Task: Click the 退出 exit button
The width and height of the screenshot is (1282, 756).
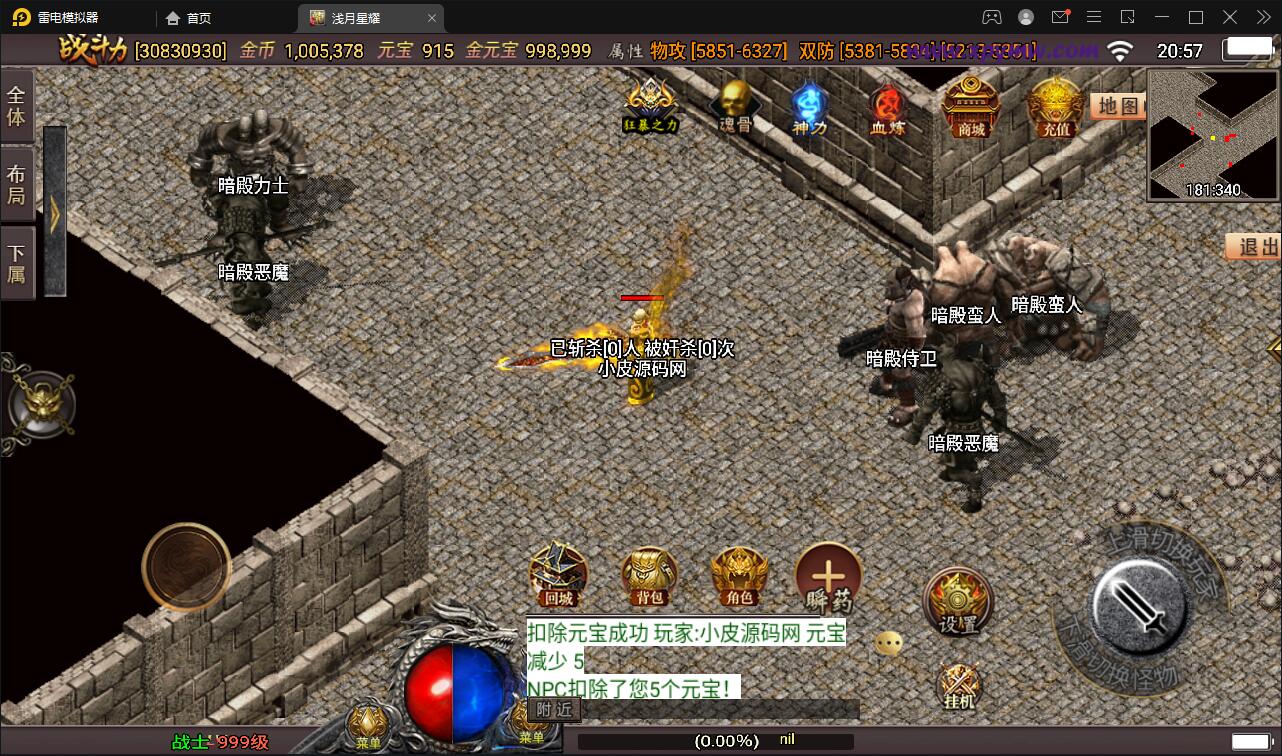Action: coord(1256,247)
